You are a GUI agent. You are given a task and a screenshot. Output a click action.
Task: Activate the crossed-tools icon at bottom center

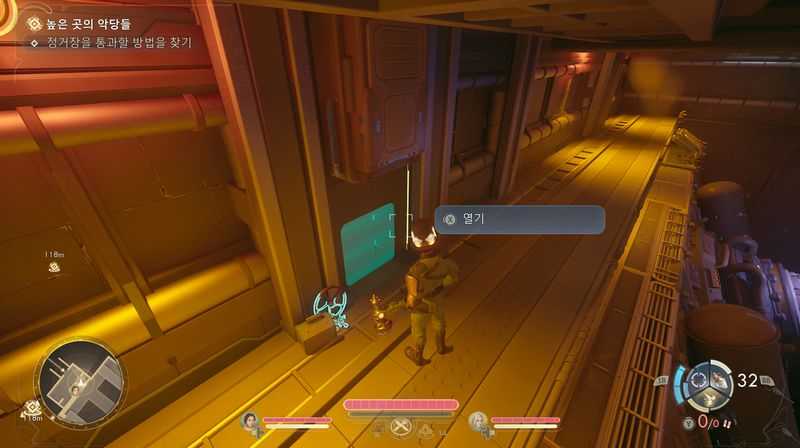[x=402, y=427]
